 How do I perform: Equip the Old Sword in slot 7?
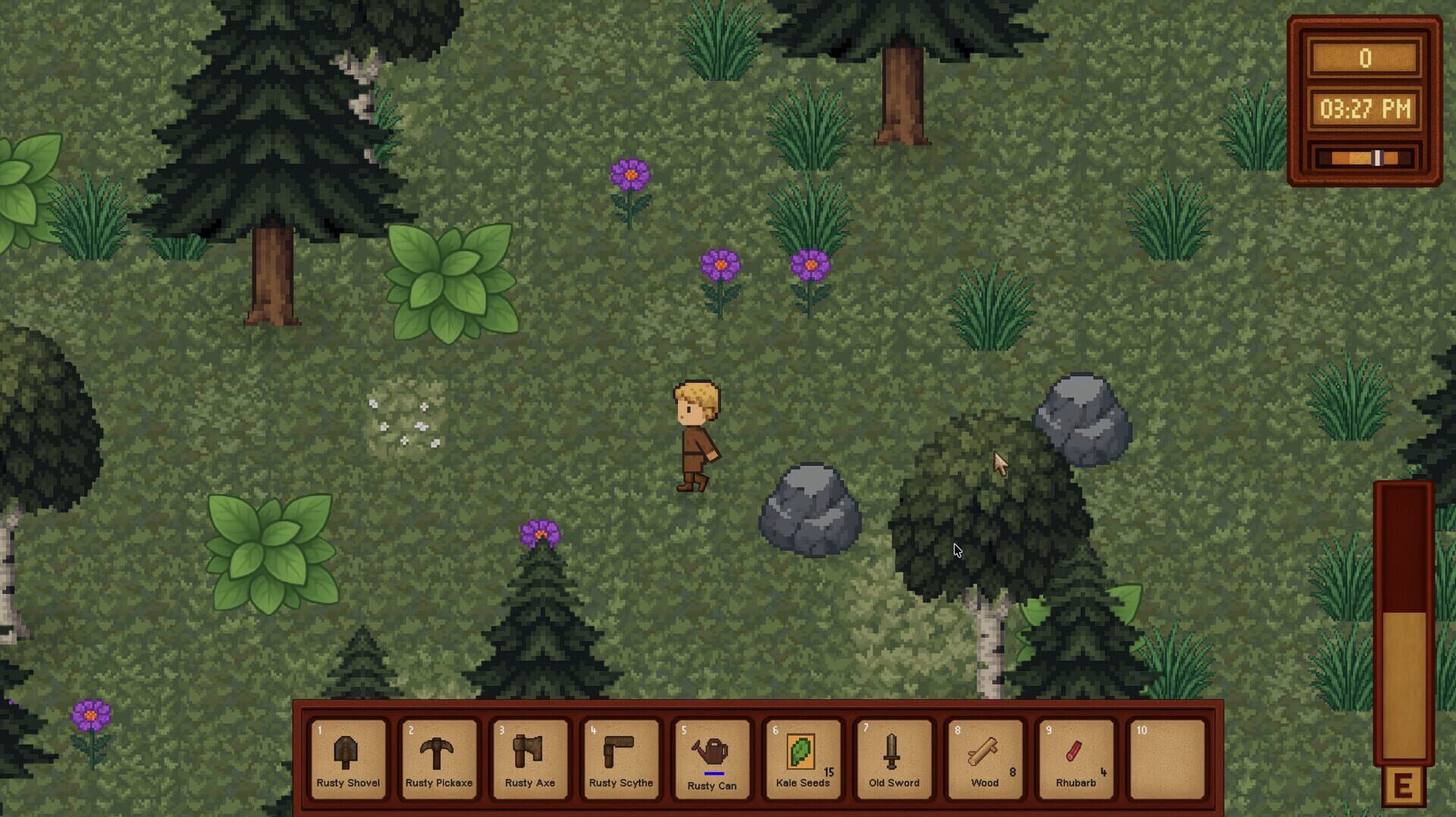(x=893, y=759)
